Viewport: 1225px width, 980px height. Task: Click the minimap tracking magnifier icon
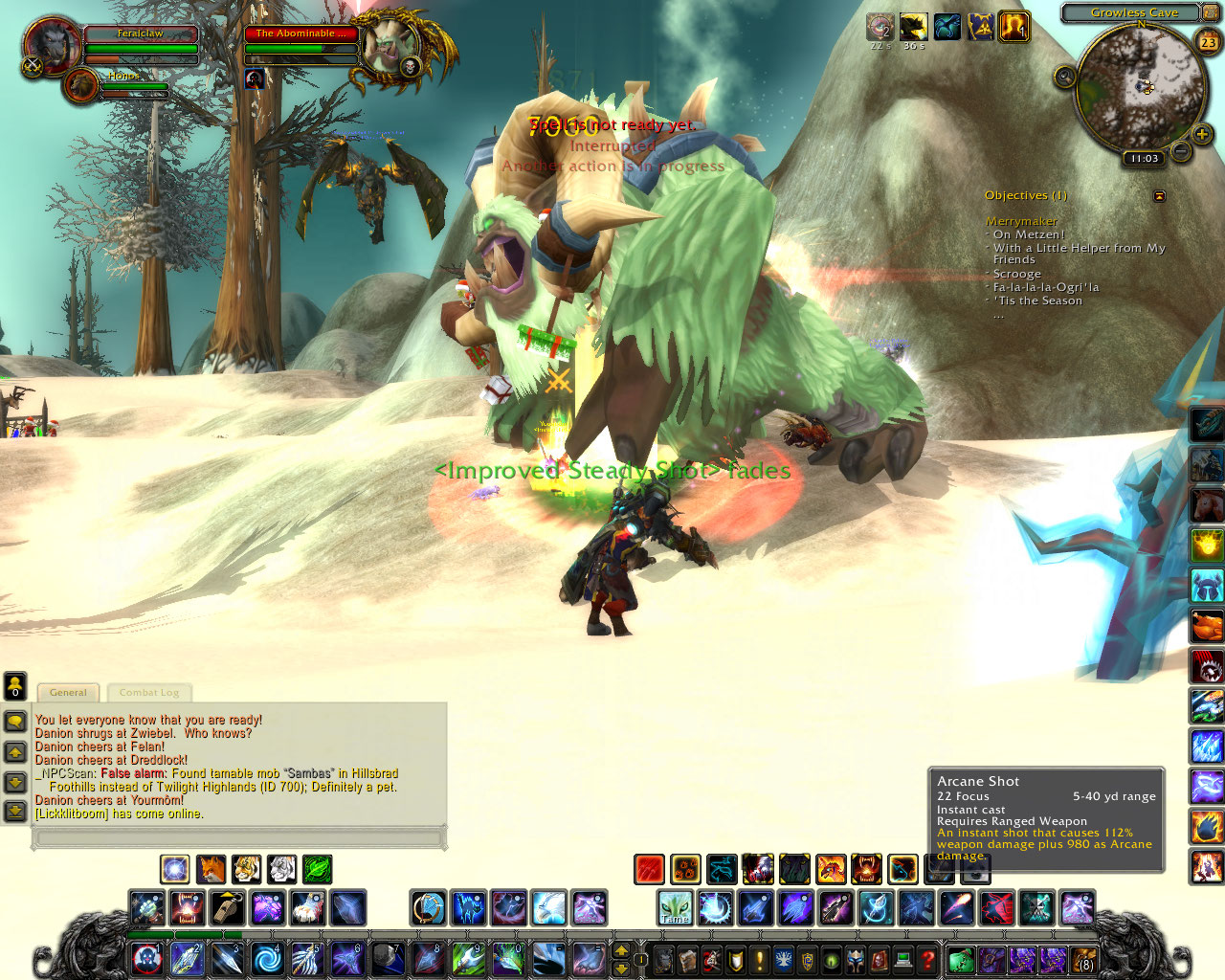[x=1064, y=76]
